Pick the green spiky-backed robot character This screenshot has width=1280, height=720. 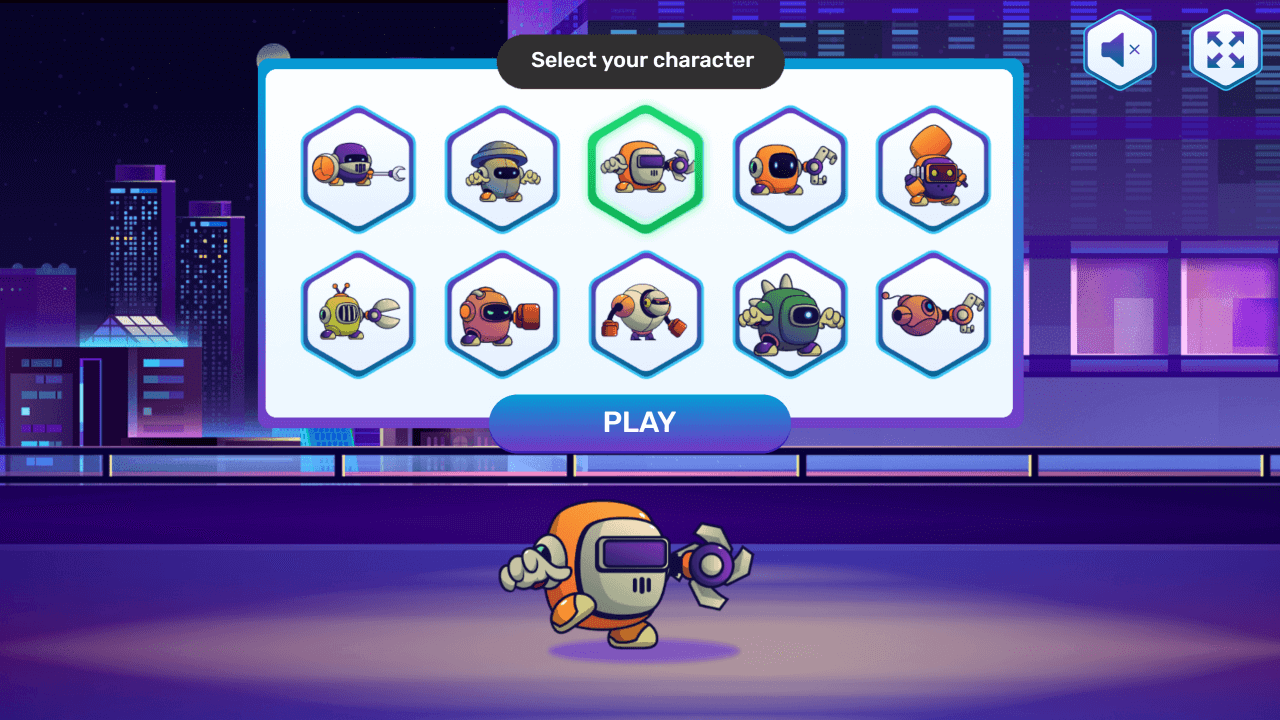coord(789,315)
